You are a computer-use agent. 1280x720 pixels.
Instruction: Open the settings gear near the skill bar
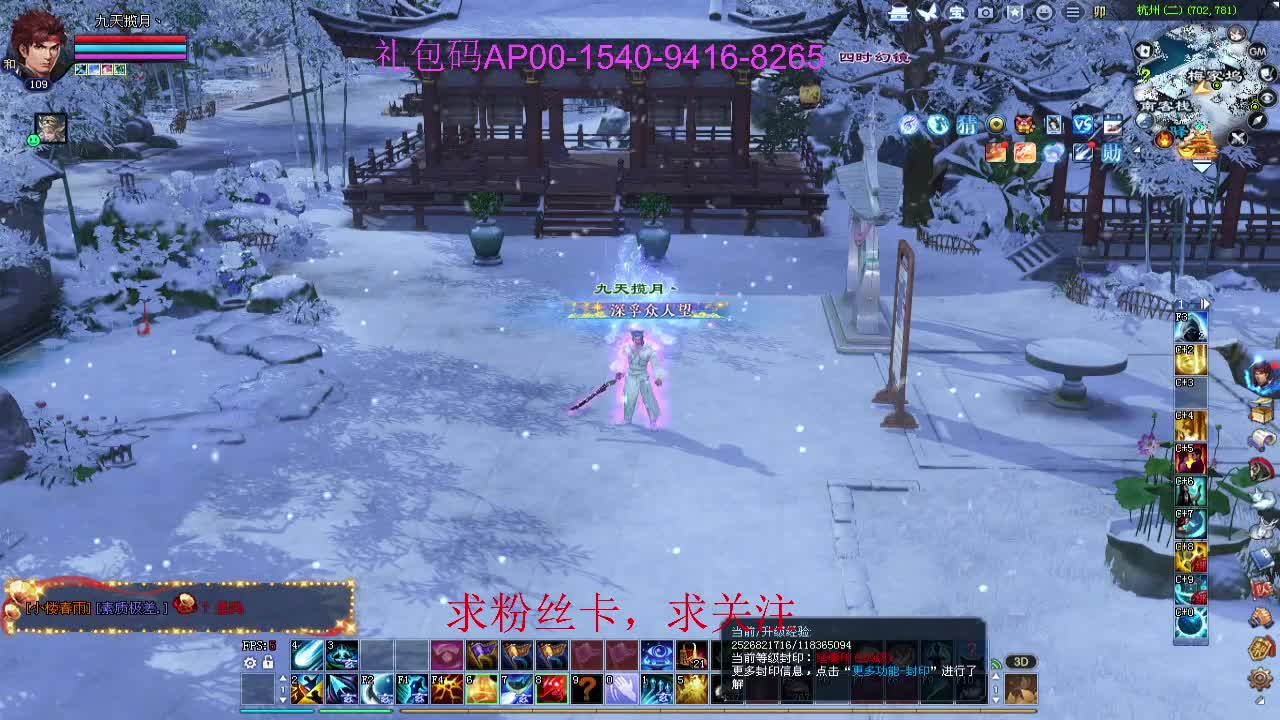249,663
